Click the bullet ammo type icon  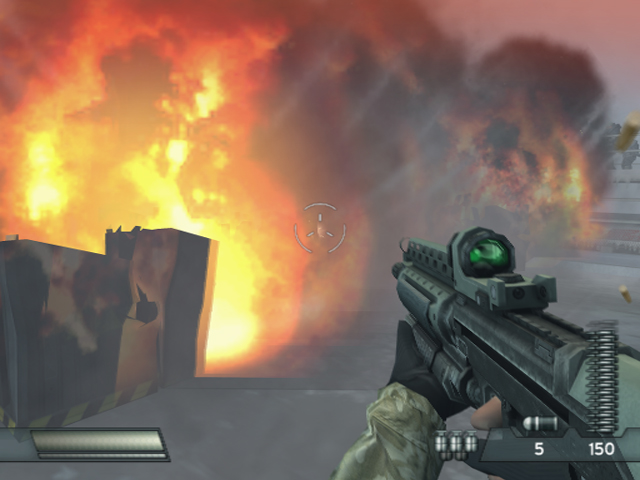click(539, 424)
